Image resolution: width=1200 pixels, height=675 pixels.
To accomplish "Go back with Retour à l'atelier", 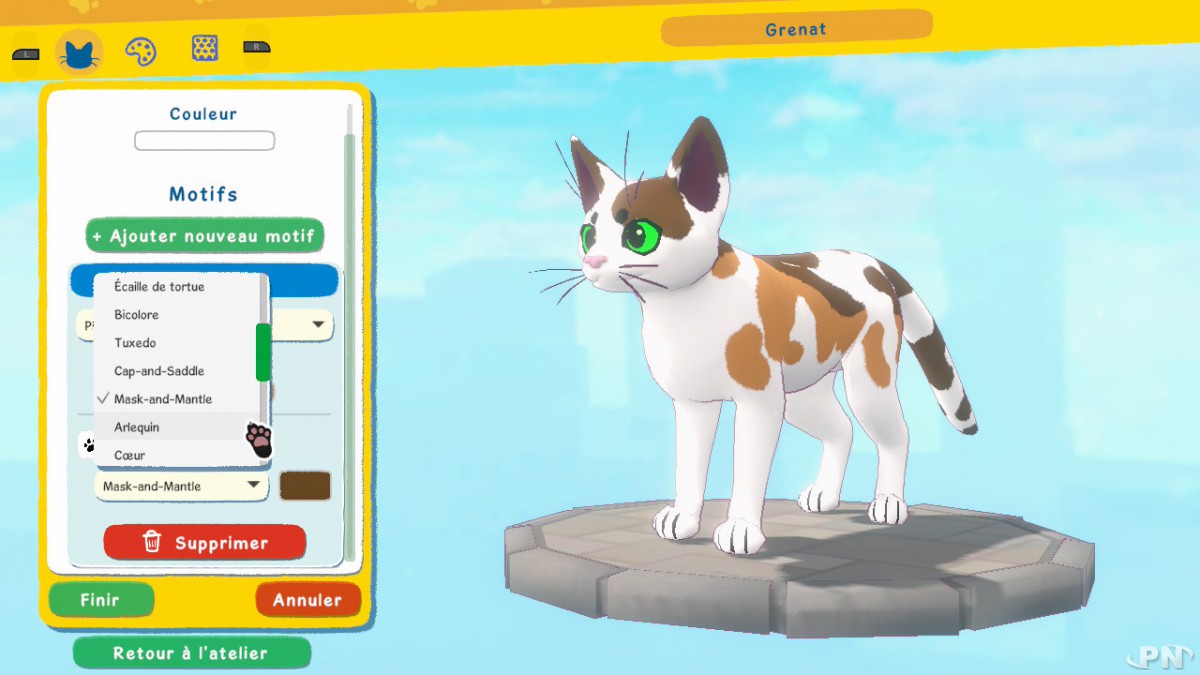I will tap(191, 653).
